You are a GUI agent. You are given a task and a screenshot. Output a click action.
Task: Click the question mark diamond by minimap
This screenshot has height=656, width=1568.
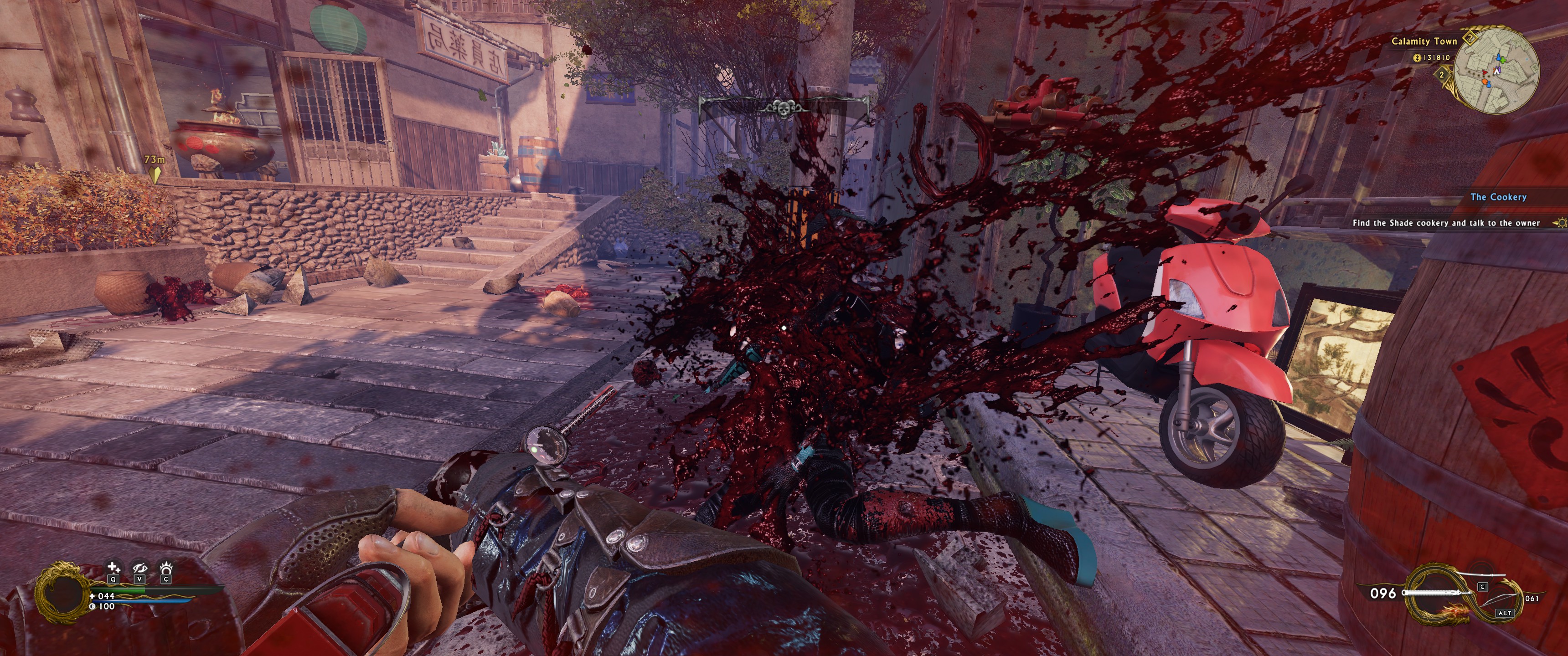coord(1470,38)
